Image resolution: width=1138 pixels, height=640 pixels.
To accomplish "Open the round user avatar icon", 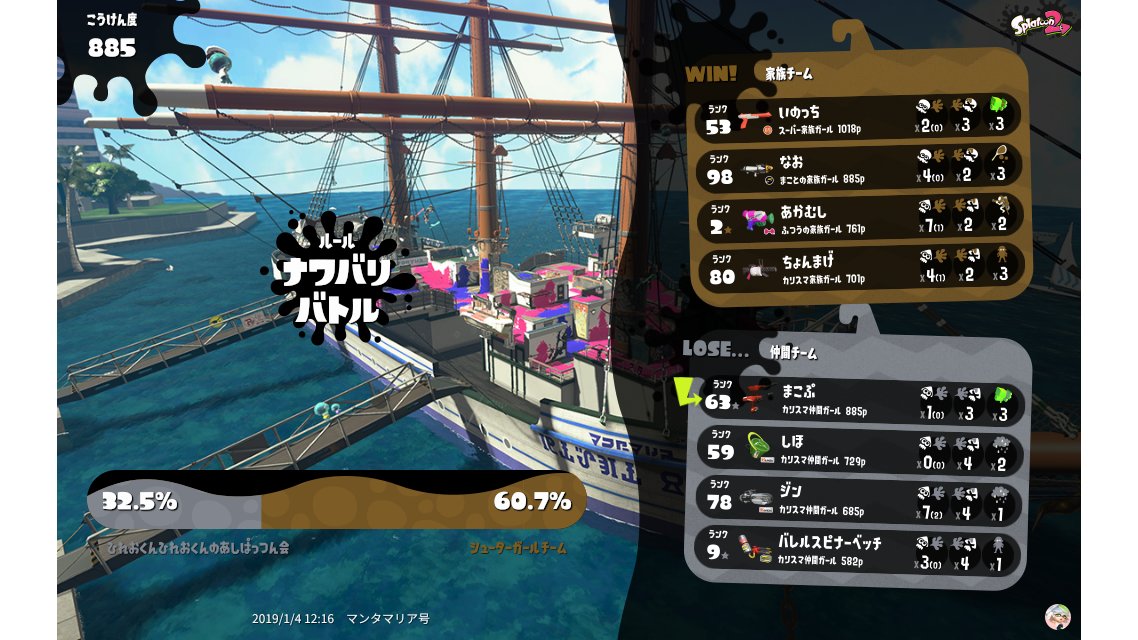I will [x=1057, y=615].
